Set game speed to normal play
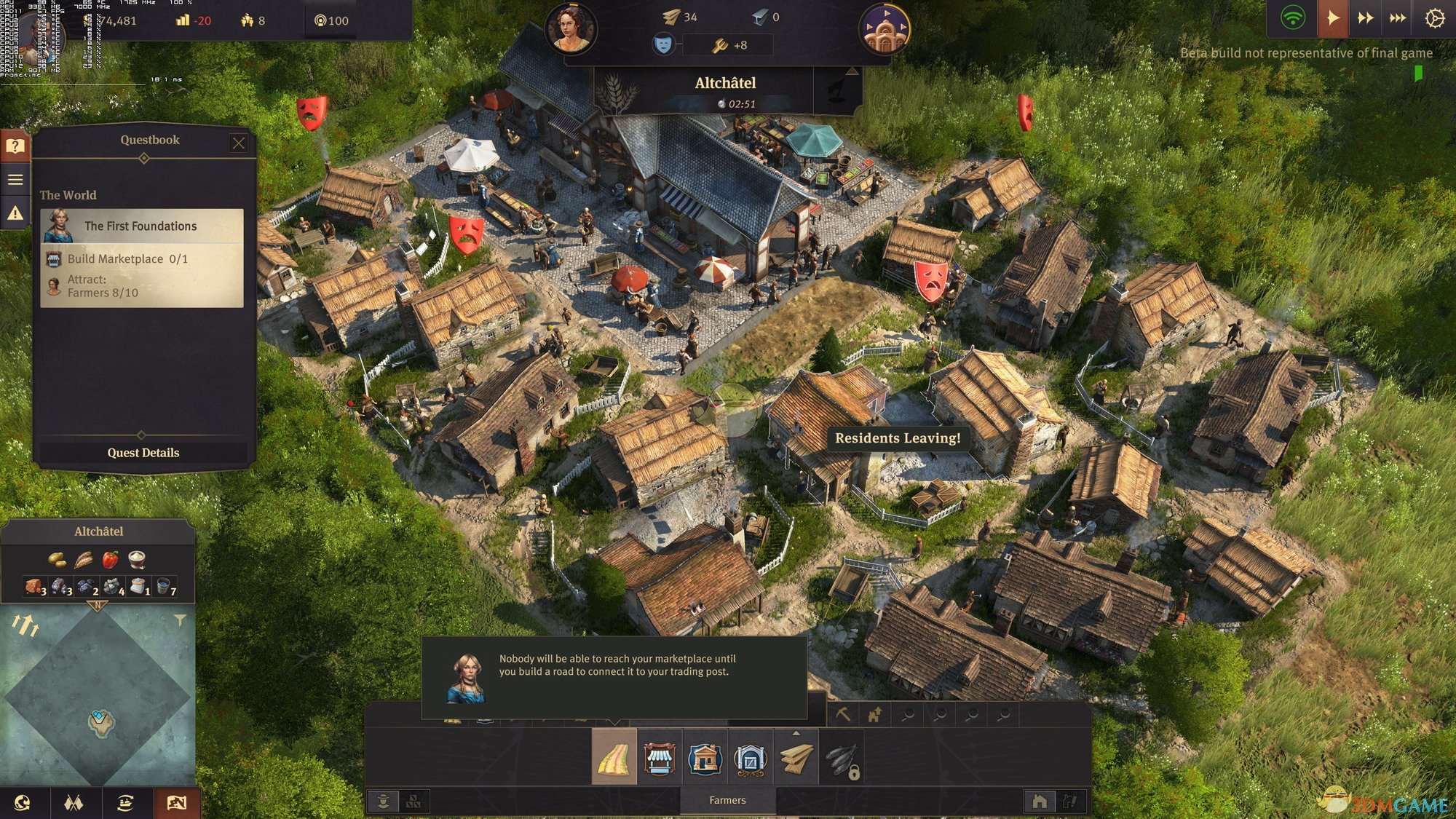 coord(1333,18)
